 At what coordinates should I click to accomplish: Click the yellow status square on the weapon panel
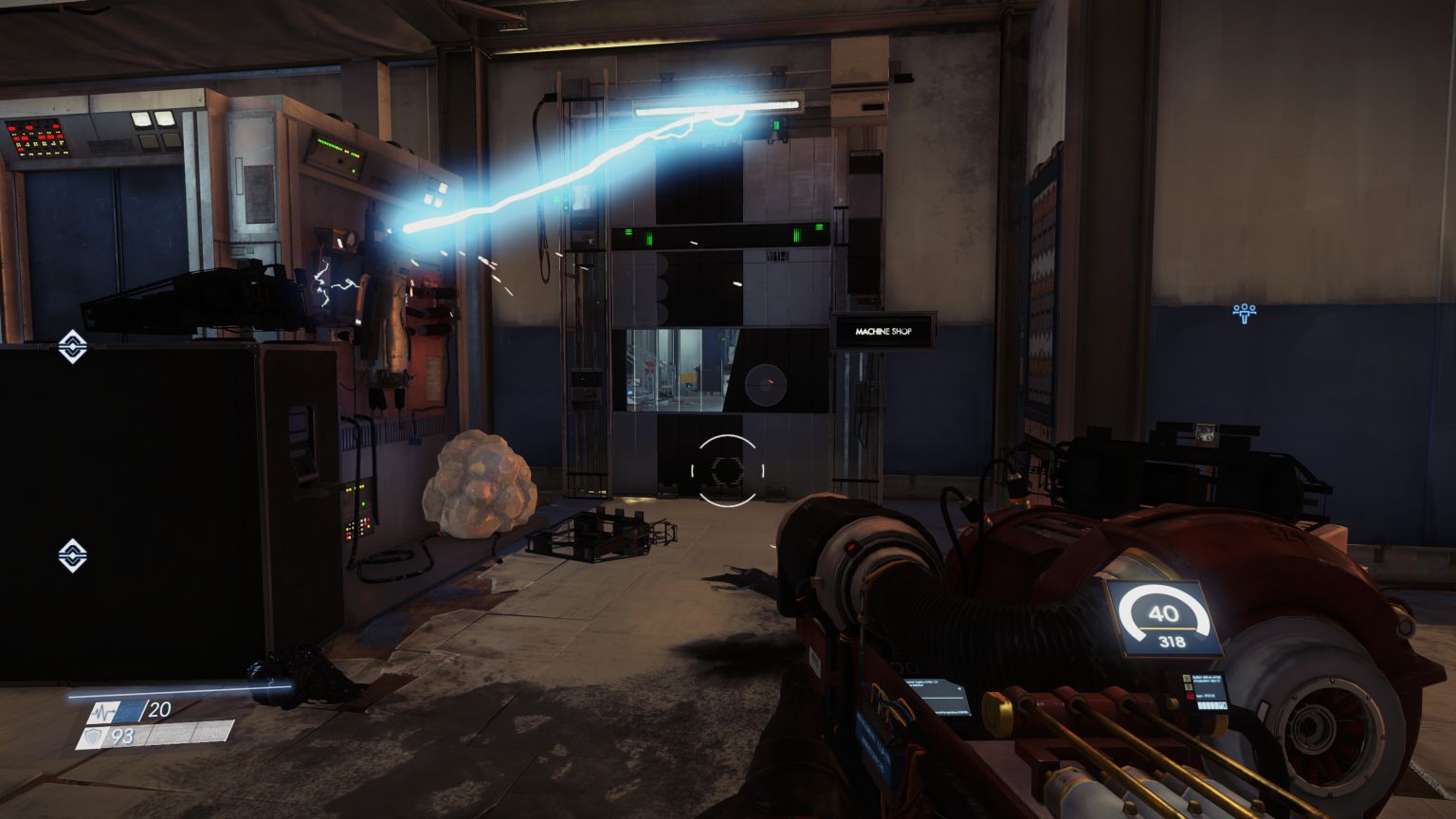1187,677
